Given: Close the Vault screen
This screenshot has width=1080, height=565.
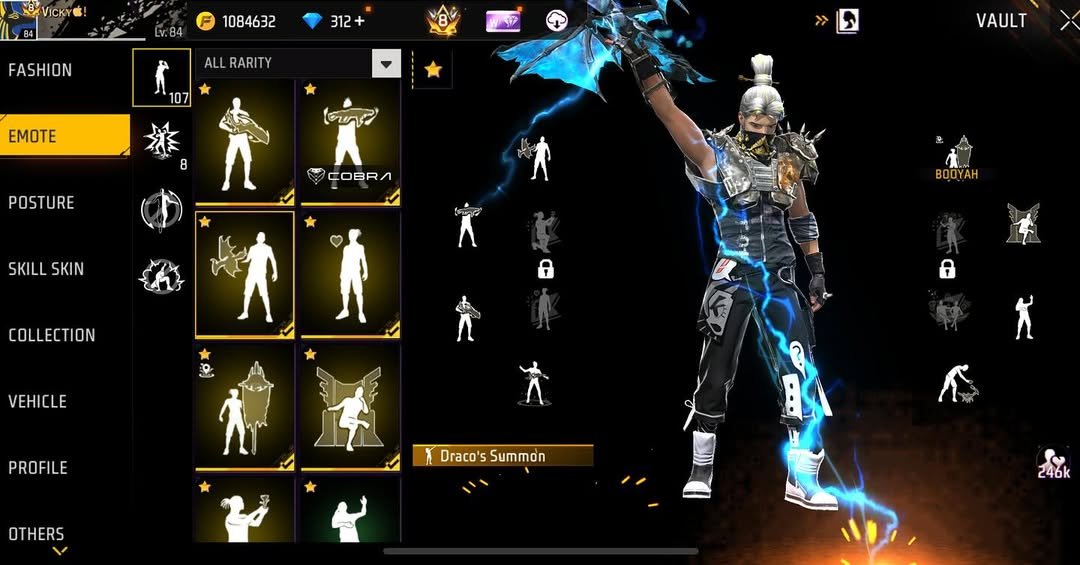Looking at the screenshot, I should click(x=1067, y=20).
